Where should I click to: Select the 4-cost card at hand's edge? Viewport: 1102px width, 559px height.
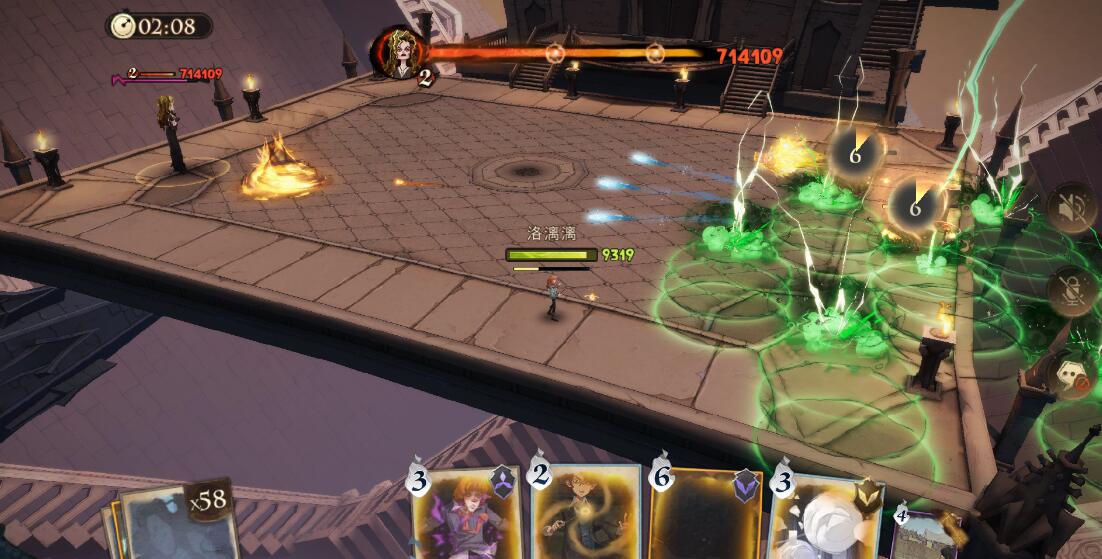tap(925, 535)
